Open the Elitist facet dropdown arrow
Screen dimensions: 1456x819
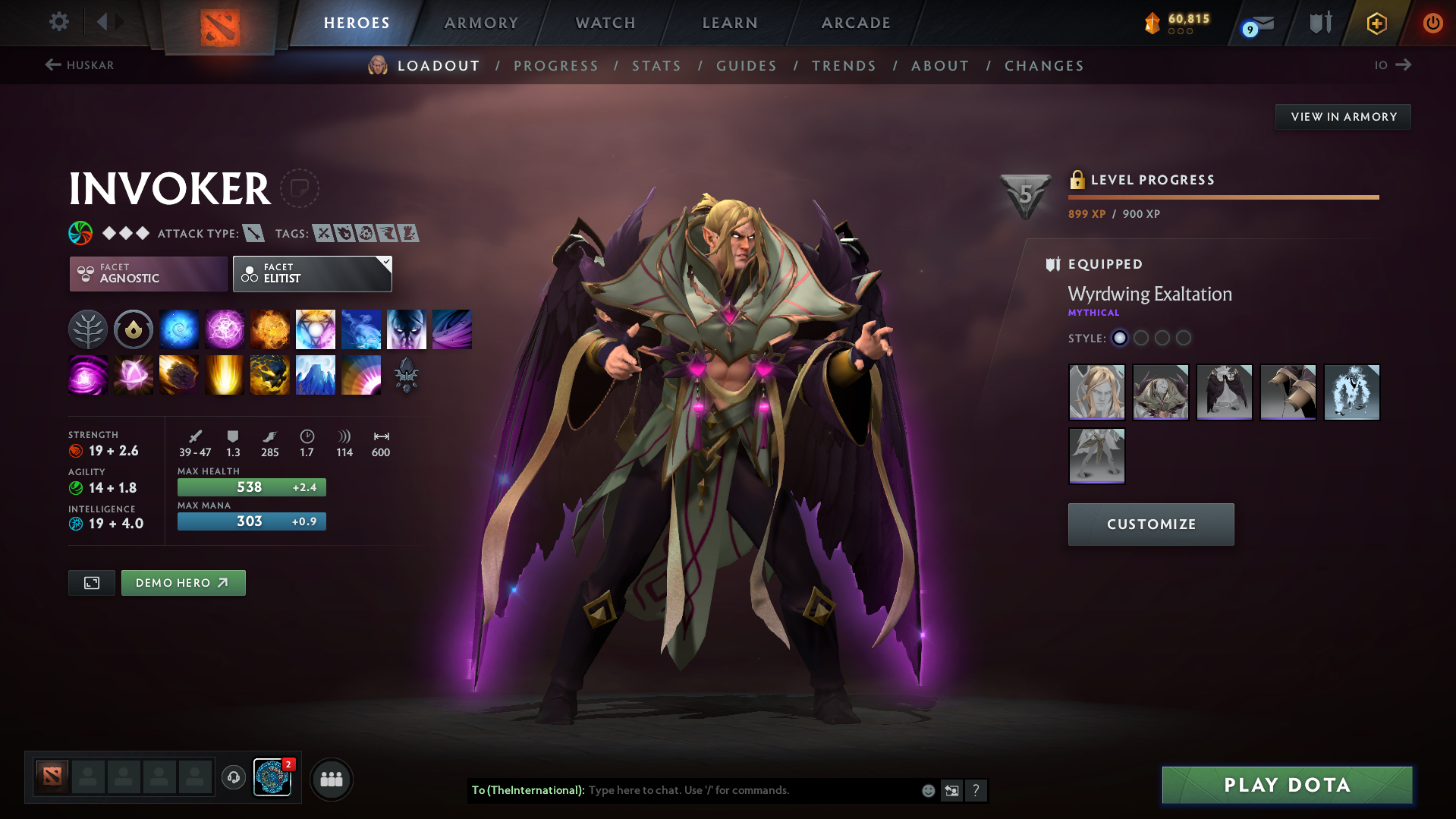pos(386,261)
